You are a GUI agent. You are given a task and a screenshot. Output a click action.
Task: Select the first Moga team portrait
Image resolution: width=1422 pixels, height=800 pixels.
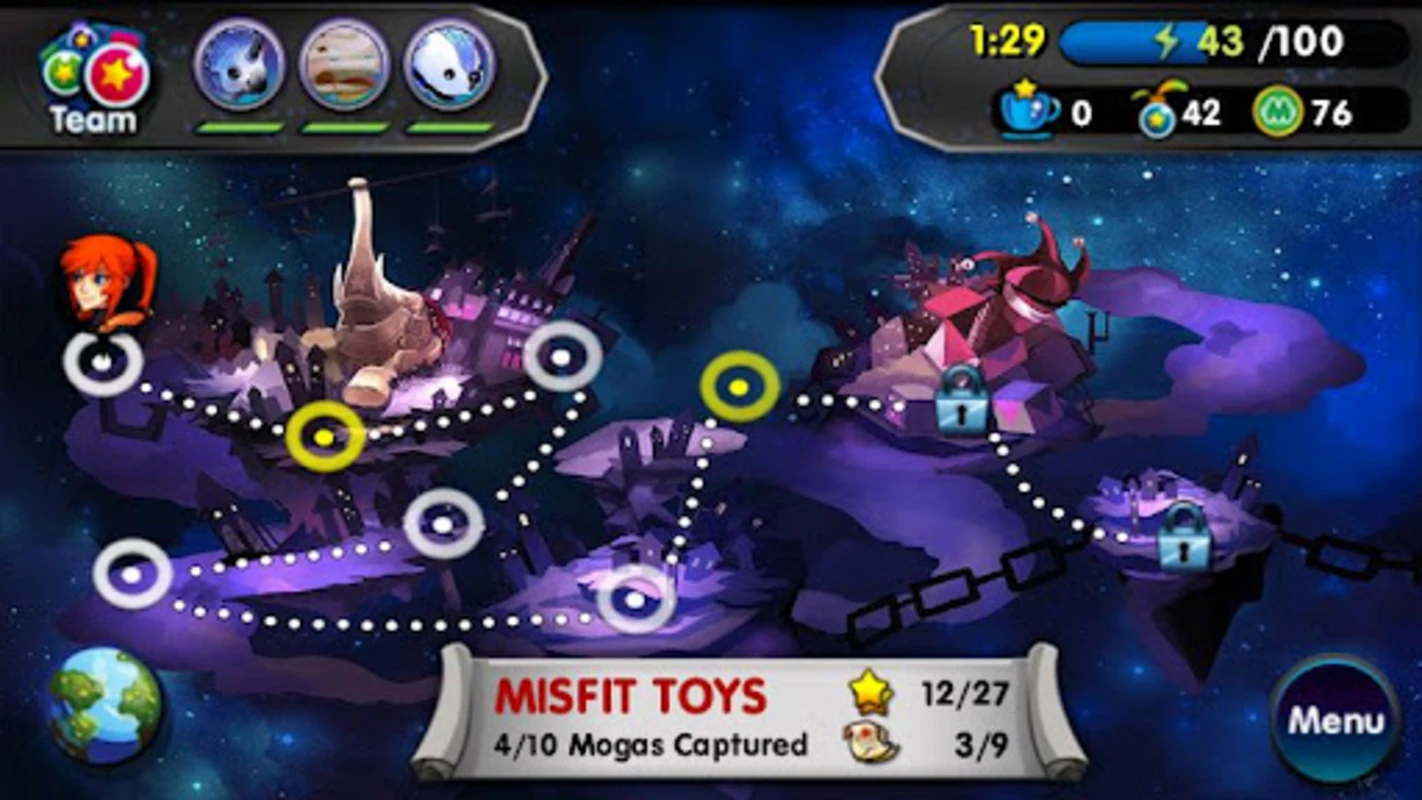pos(243,67)
